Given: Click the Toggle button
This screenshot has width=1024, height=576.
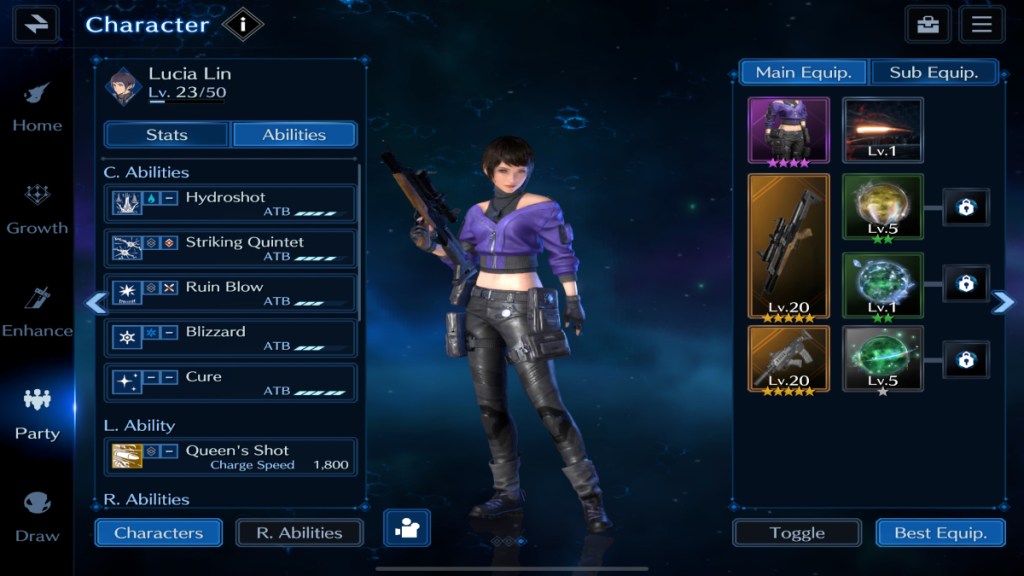Looking at the screenshot, I should (797, 533).
